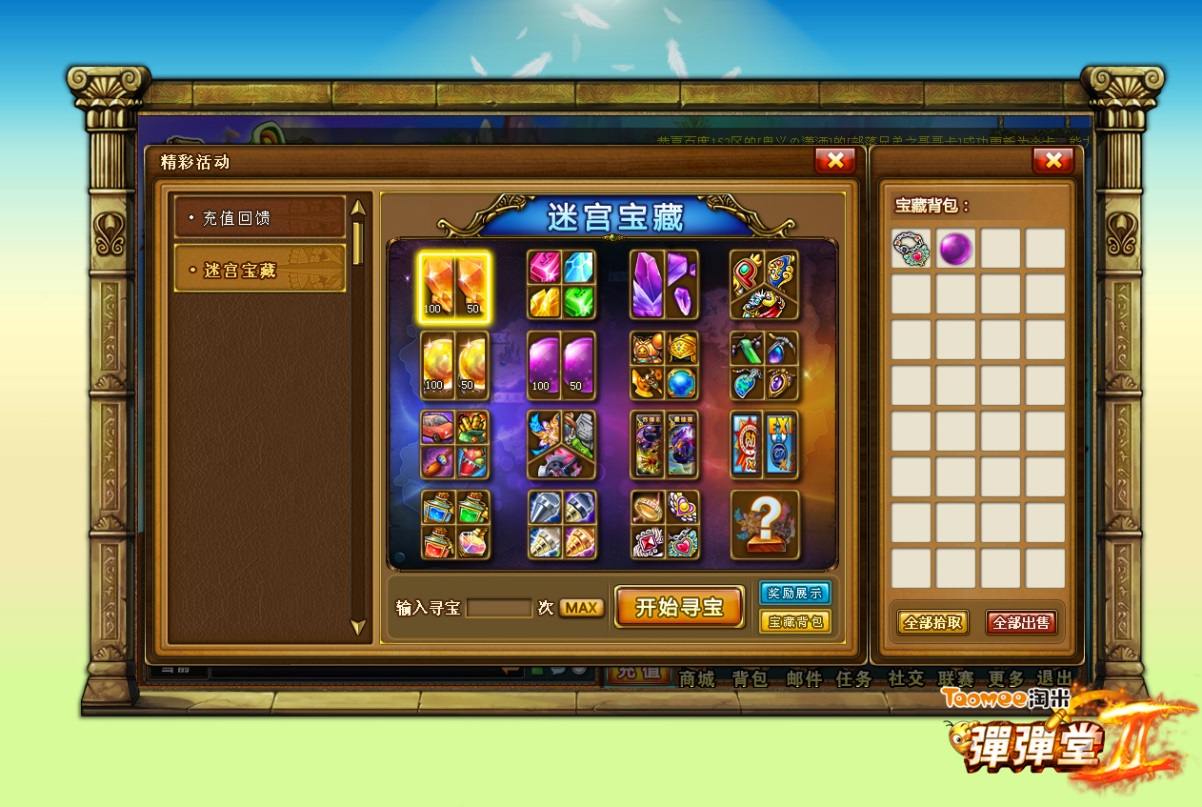Choose the golden orbs 100 and 50 tile
The image size is (1202, 807).
[x=454, y=365]
